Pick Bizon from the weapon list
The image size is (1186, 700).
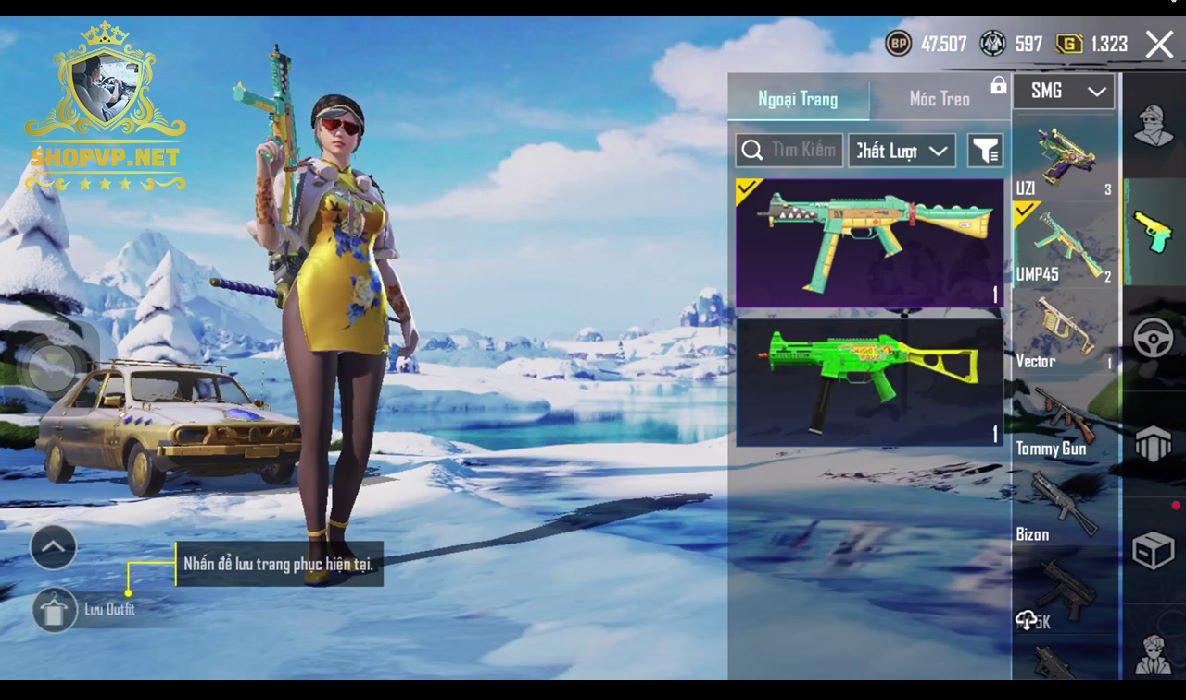coord(1064,505)
